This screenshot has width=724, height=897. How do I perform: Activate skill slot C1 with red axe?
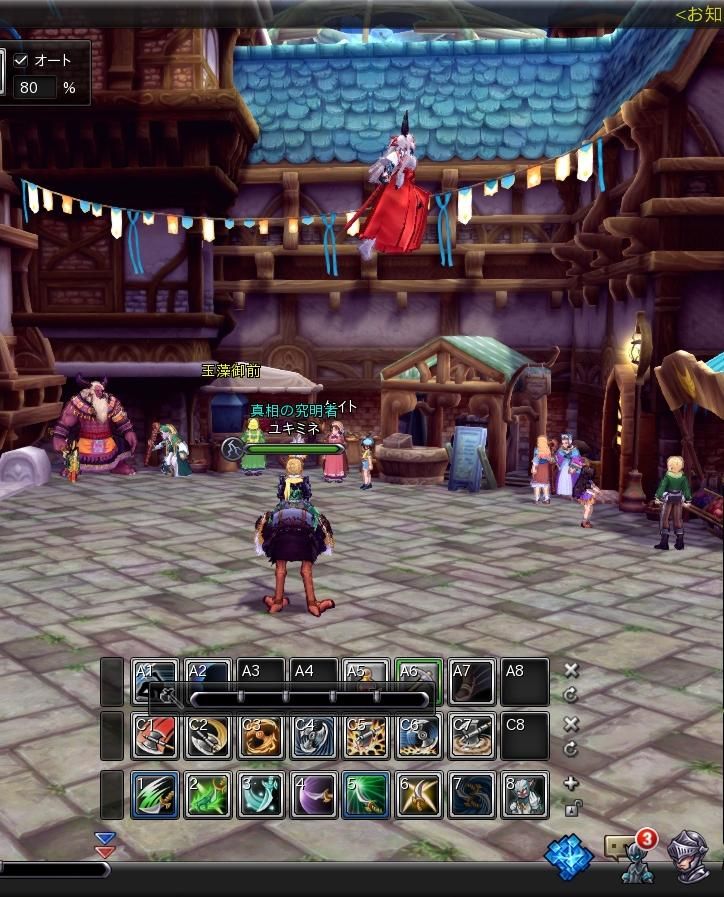(x=155, y=737)
